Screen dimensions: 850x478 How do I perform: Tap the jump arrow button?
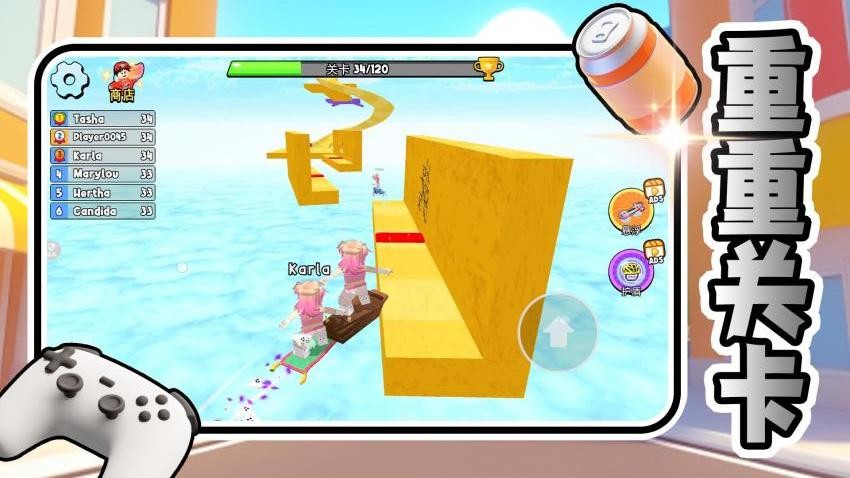pos(557,332)
